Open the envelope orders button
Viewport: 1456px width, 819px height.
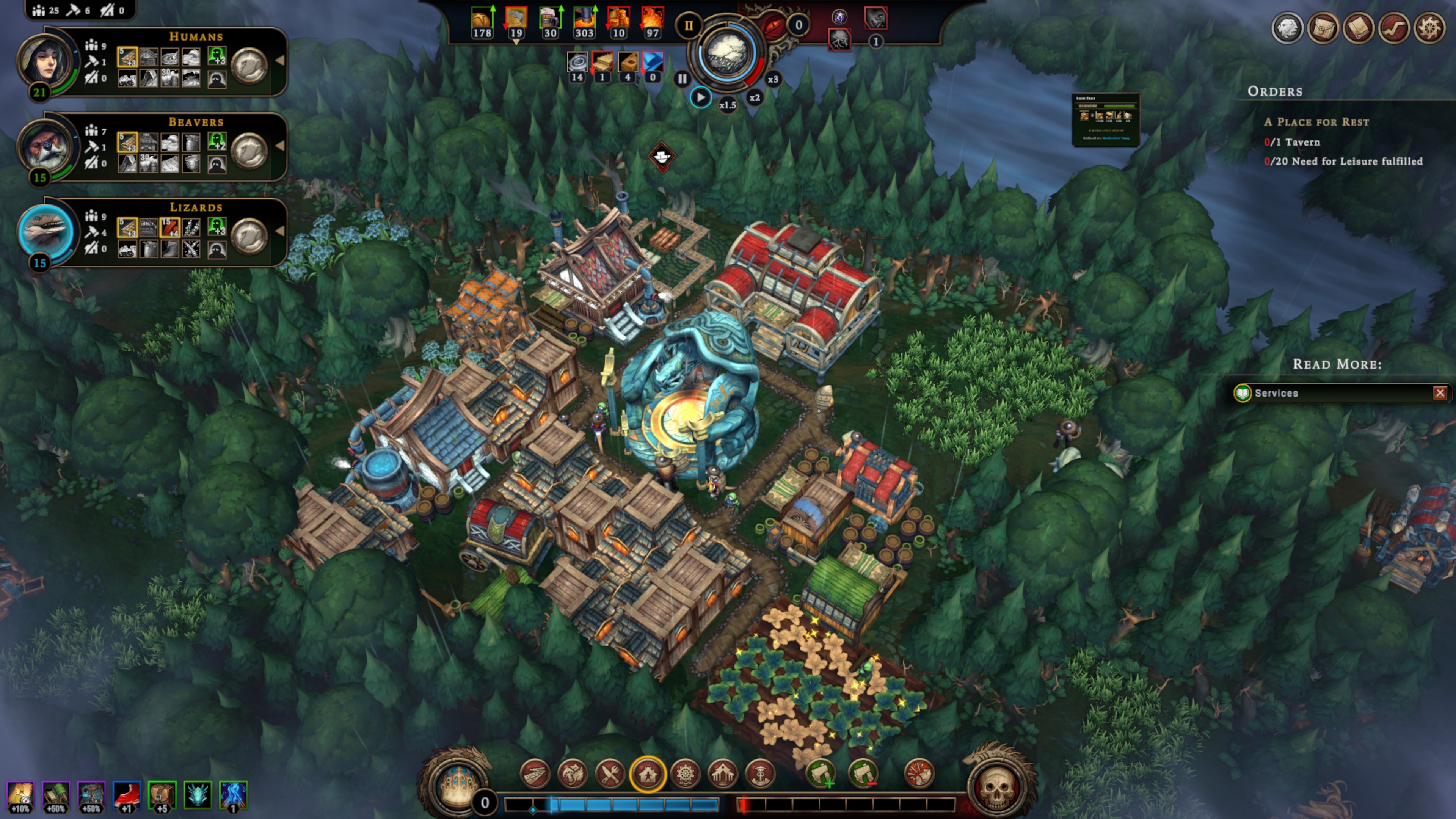(1323, 28)
